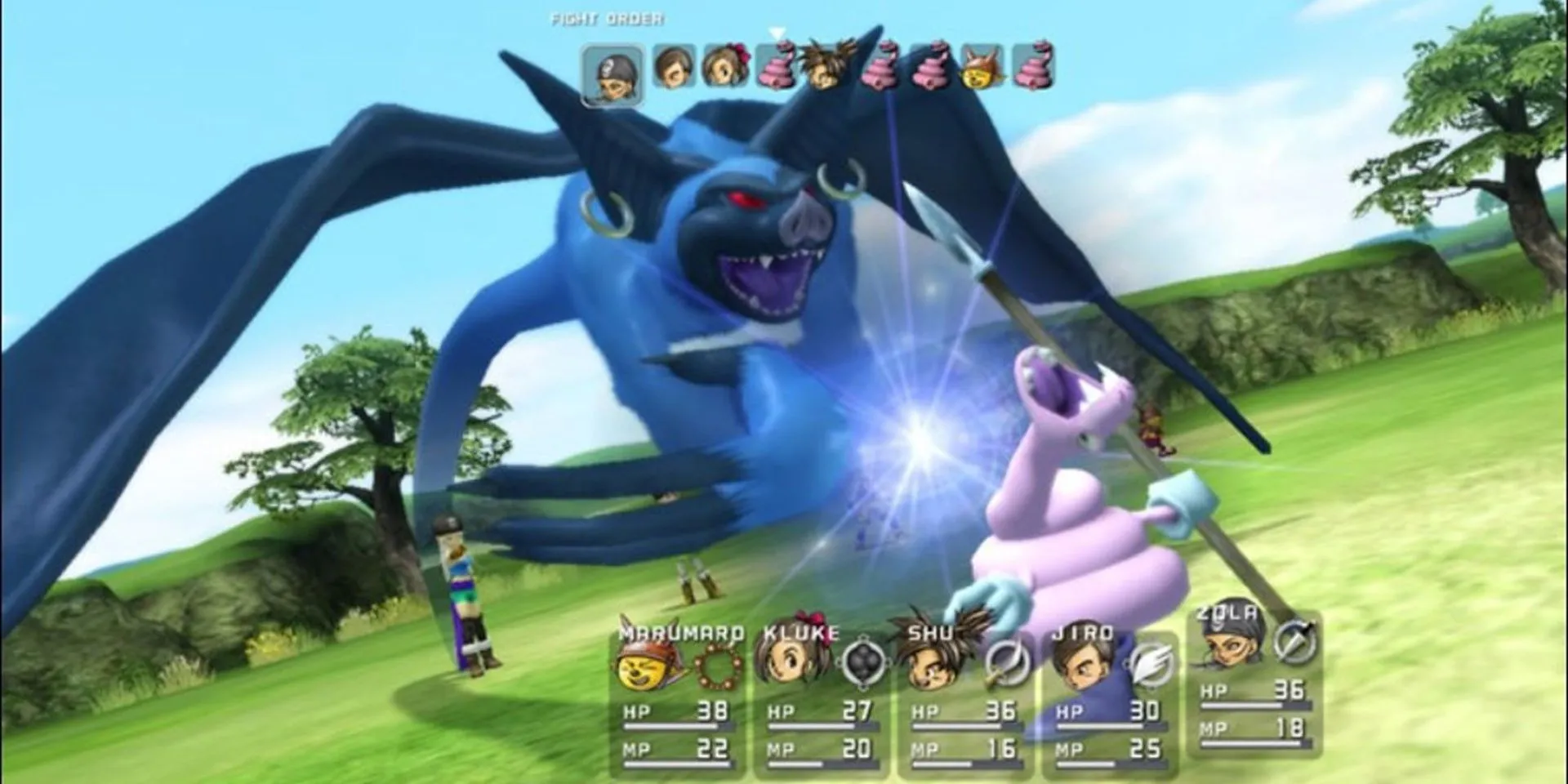The image size is (1568, 784).
Task: Select Zola's portrait in the fight order
Action: click(x=612, y=75)
